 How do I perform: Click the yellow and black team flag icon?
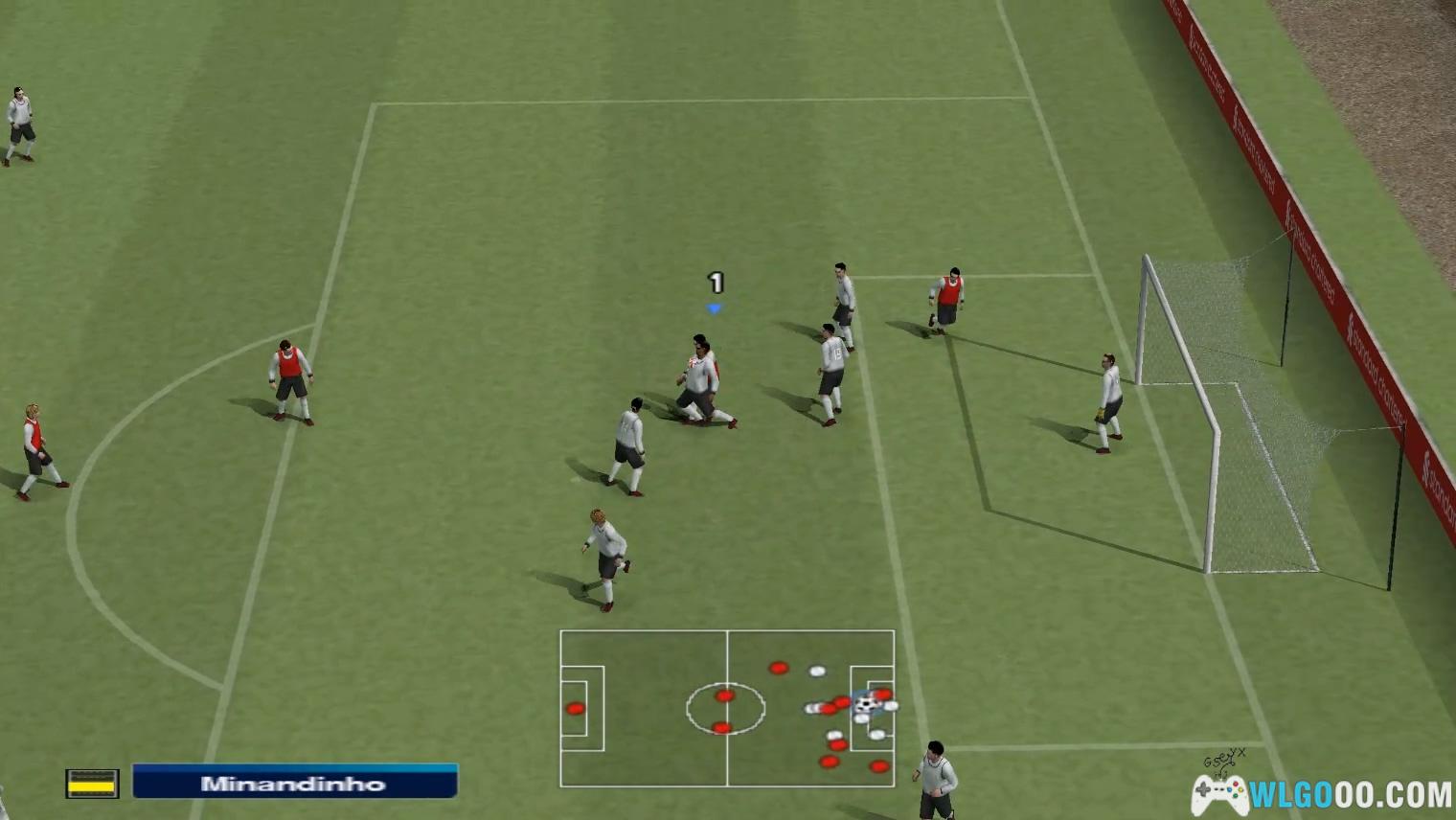(x=92, y=784)
